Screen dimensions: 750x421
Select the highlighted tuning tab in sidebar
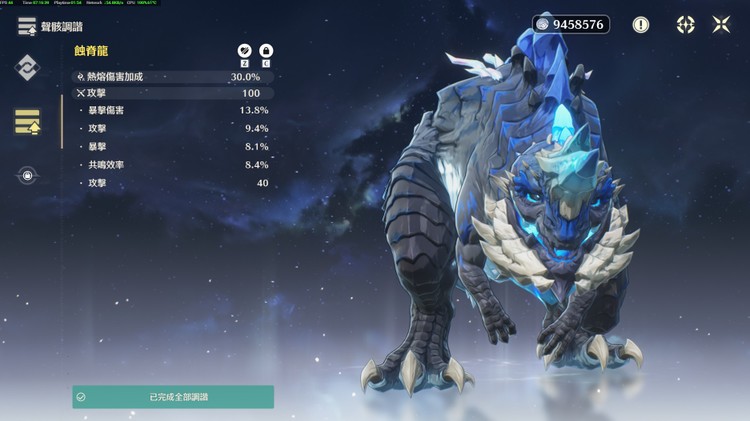pyautogui.click(x=27, y=122)
